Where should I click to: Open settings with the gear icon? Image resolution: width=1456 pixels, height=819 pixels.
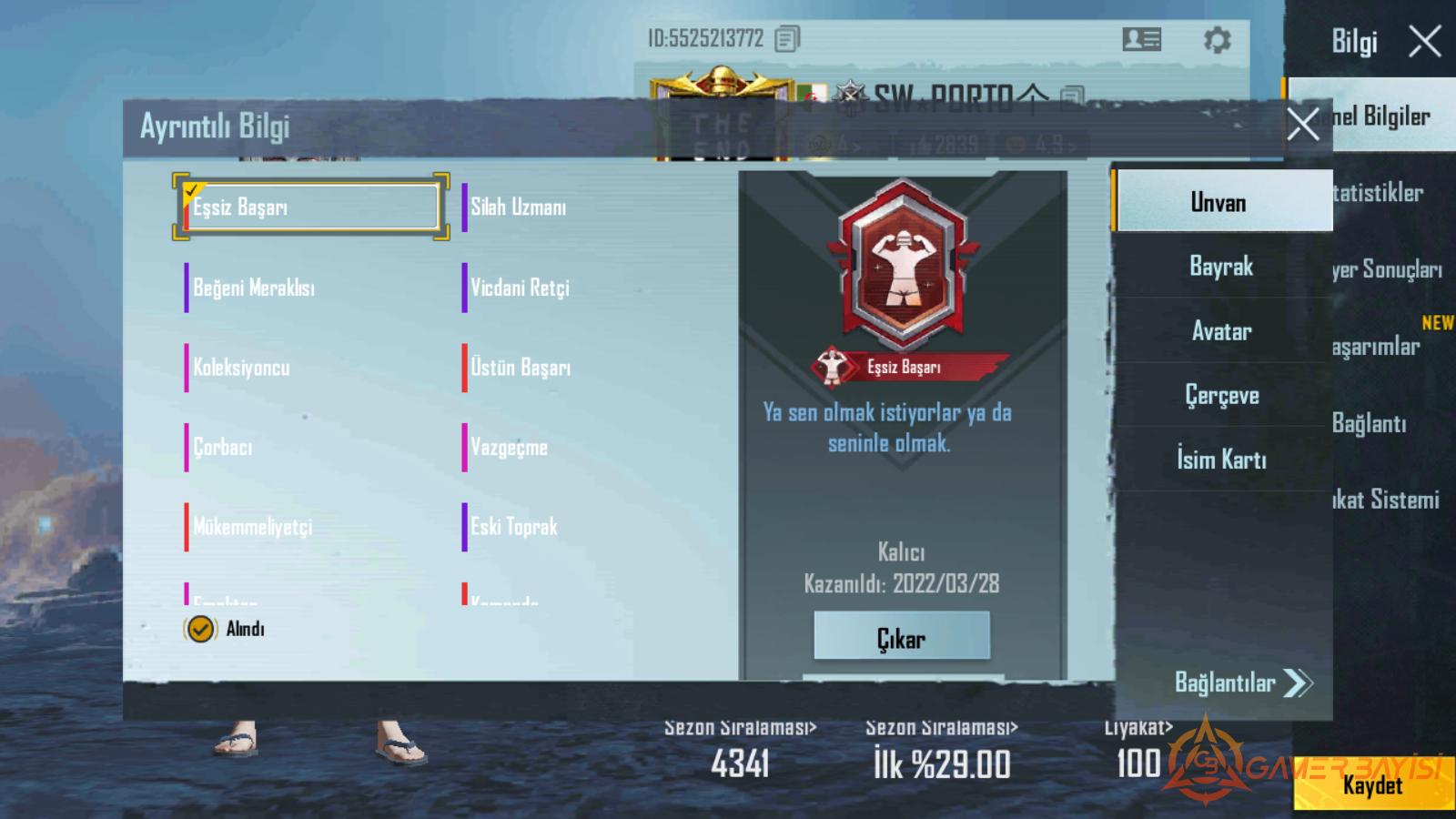(x=1217, y=40)
